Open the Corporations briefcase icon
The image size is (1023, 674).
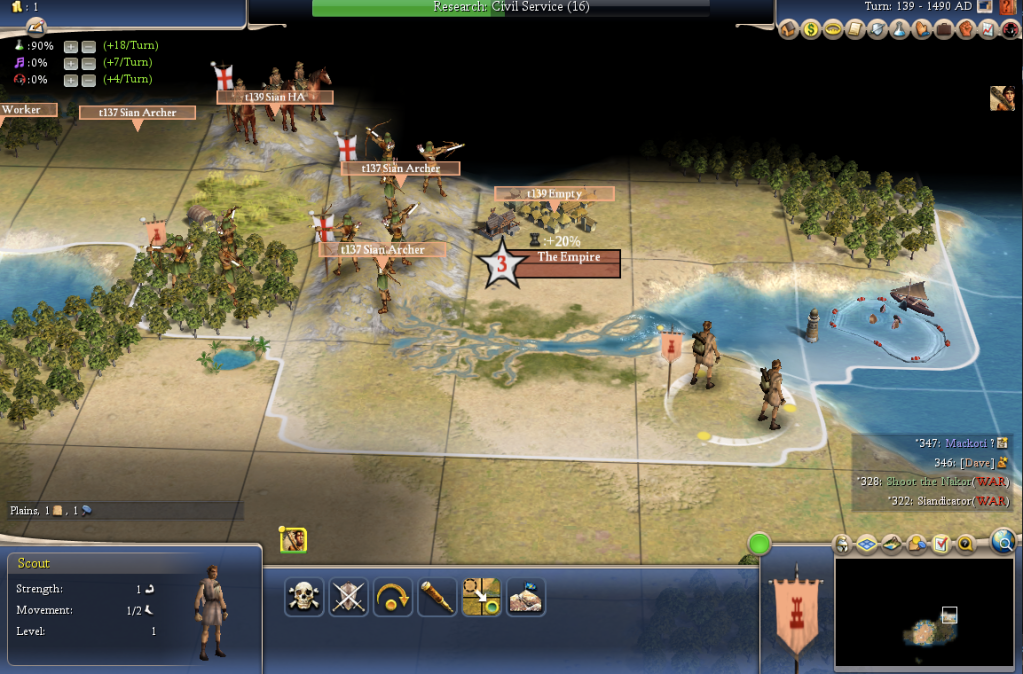(943, 30)
